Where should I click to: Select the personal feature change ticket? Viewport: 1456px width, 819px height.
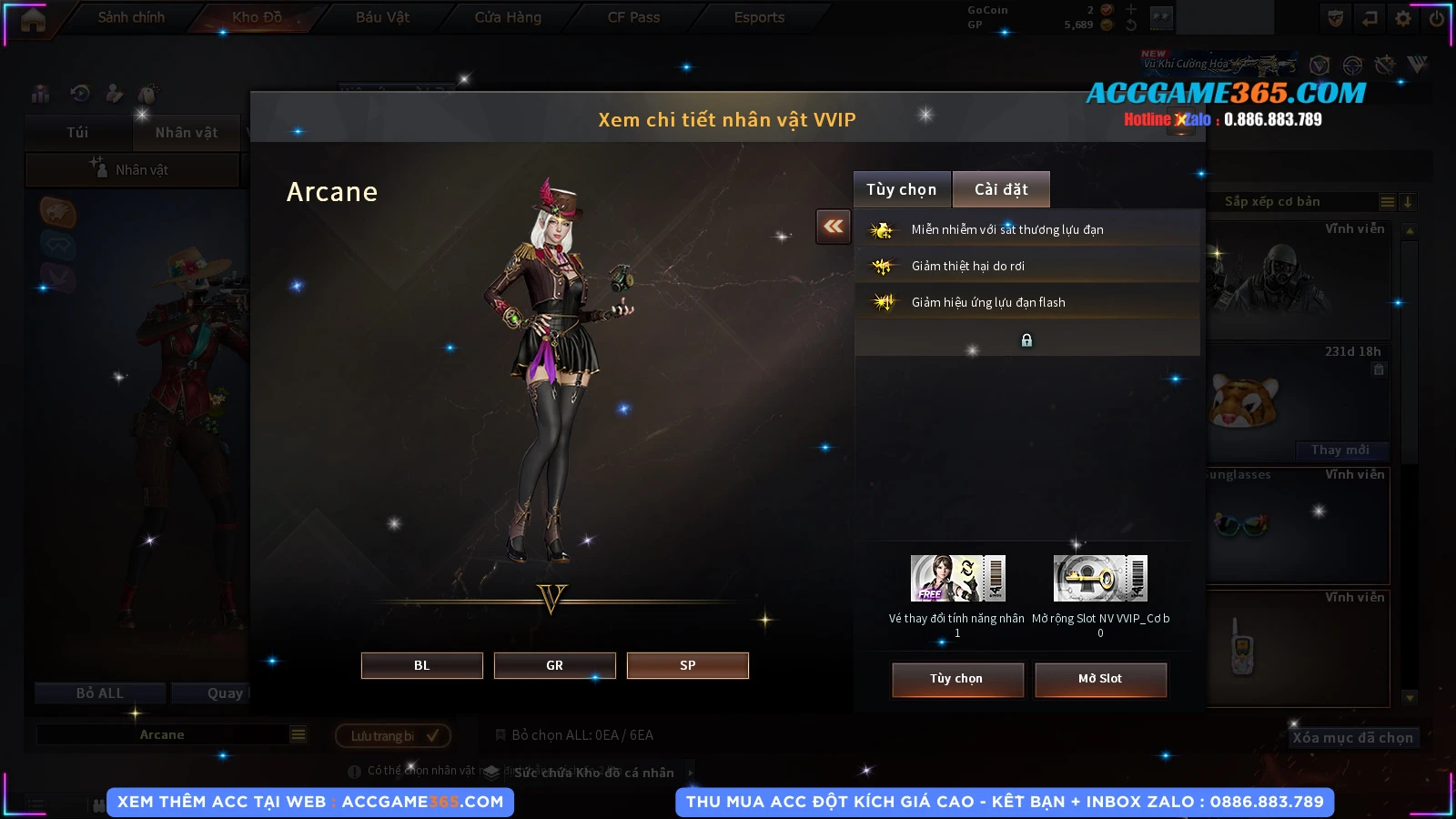pos(957,579)
